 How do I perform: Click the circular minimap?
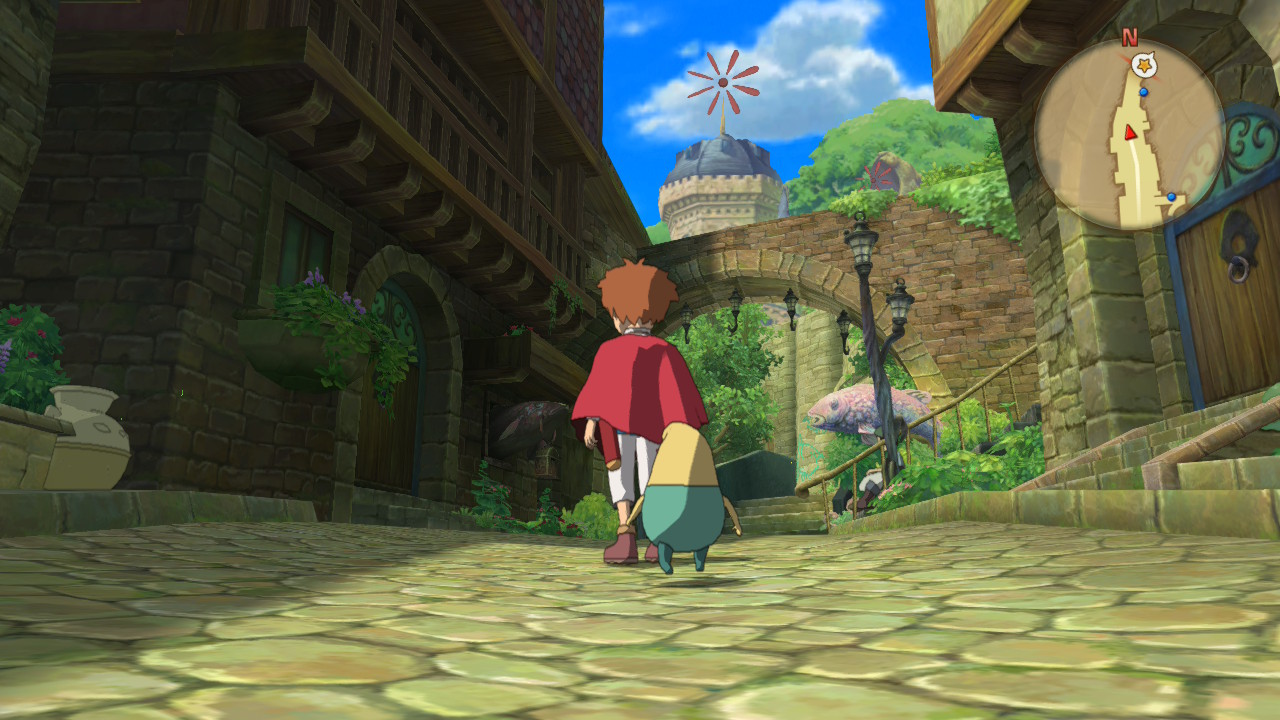[1129, 135]
